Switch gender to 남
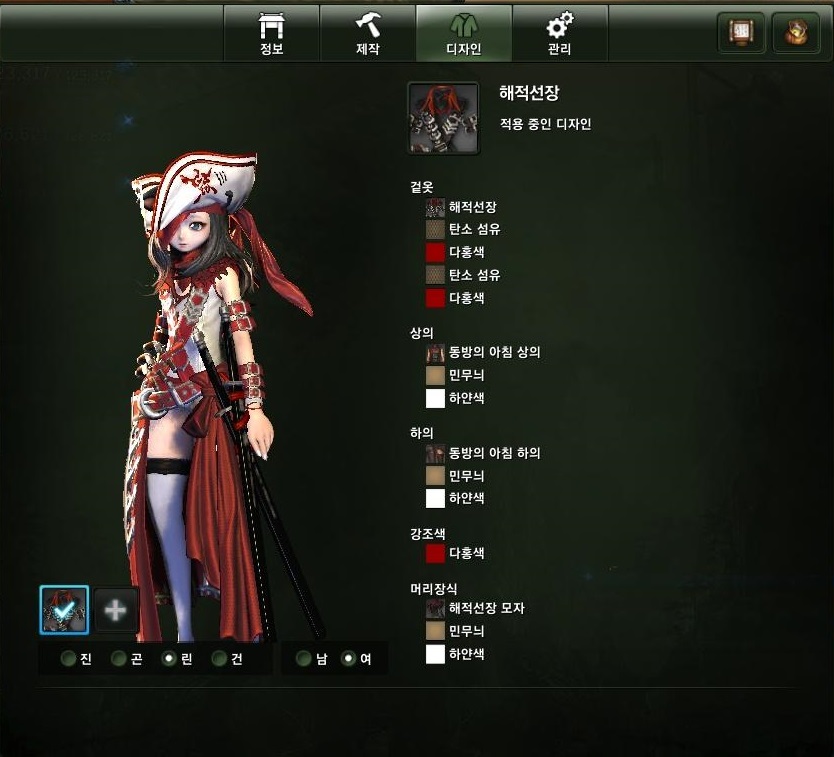 pyautogui.click(x=304, y=659)
